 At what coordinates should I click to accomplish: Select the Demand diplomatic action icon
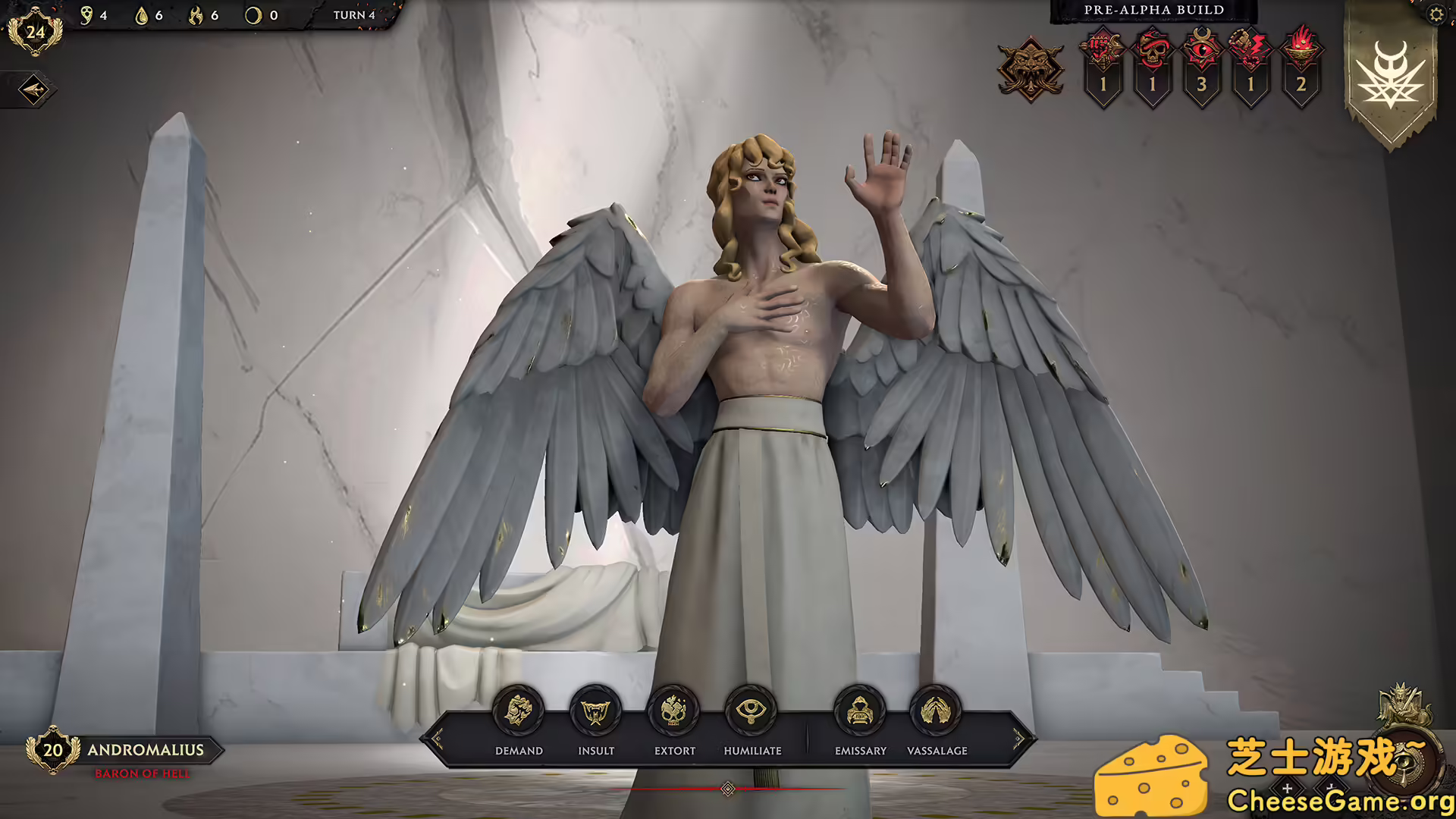click(518, 710)
